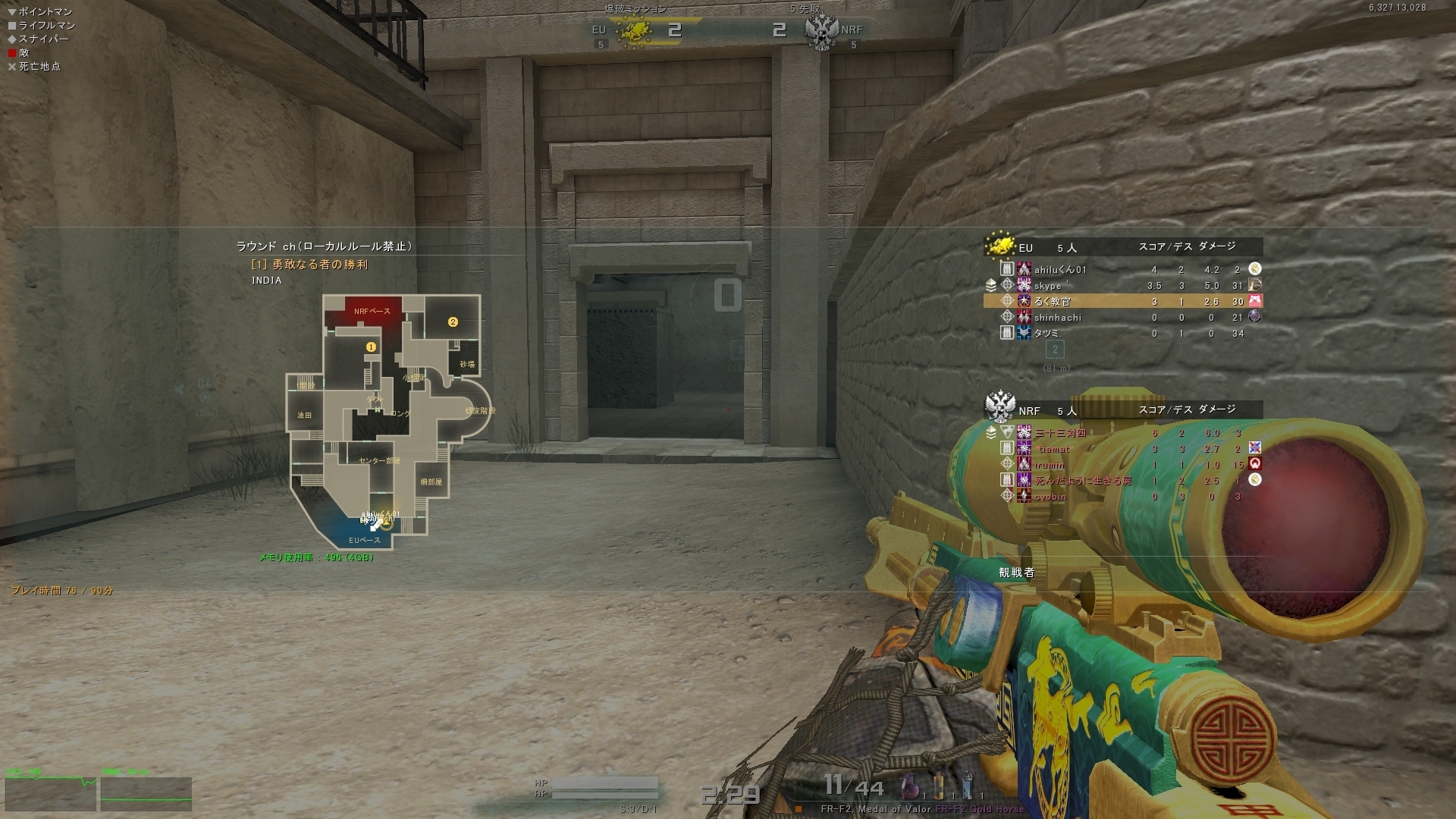This screenshot has width=1456, height=819.
Task: Click the EU team emblem in scoreboard header
Action: [x=1000, y=246]
